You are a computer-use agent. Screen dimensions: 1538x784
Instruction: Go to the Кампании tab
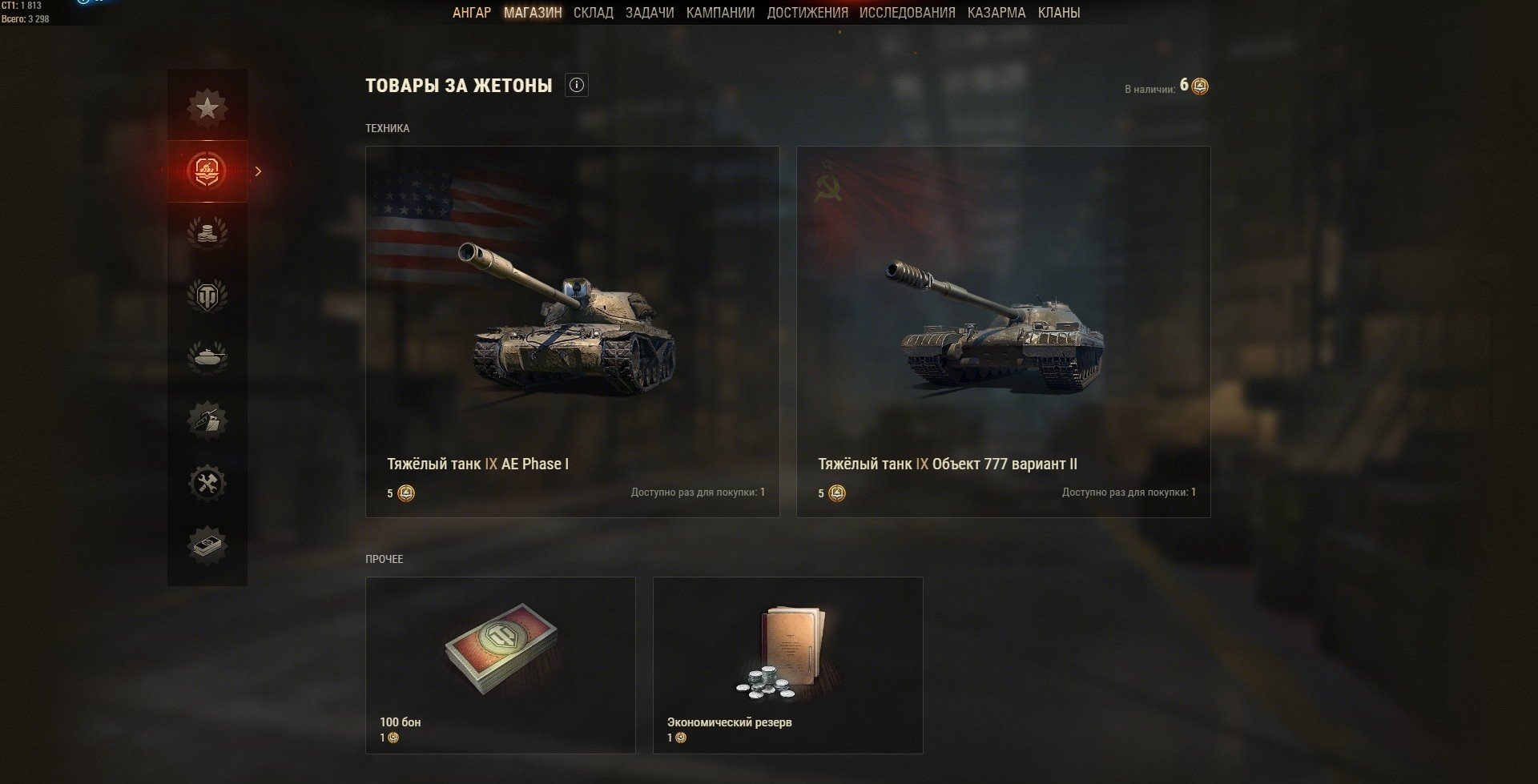(x=720, y=13)
